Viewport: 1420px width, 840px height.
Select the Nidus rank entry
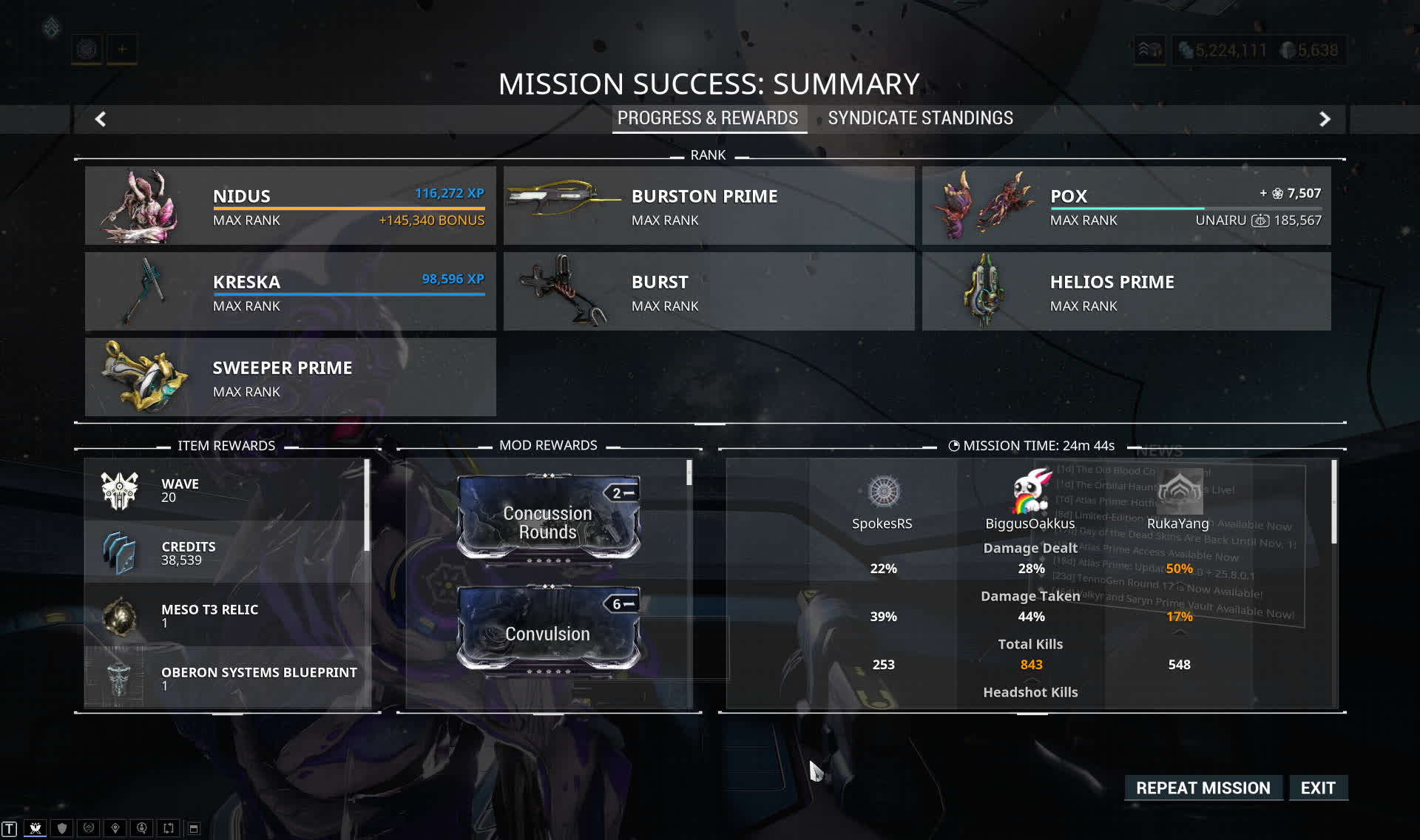coord(290,206)
